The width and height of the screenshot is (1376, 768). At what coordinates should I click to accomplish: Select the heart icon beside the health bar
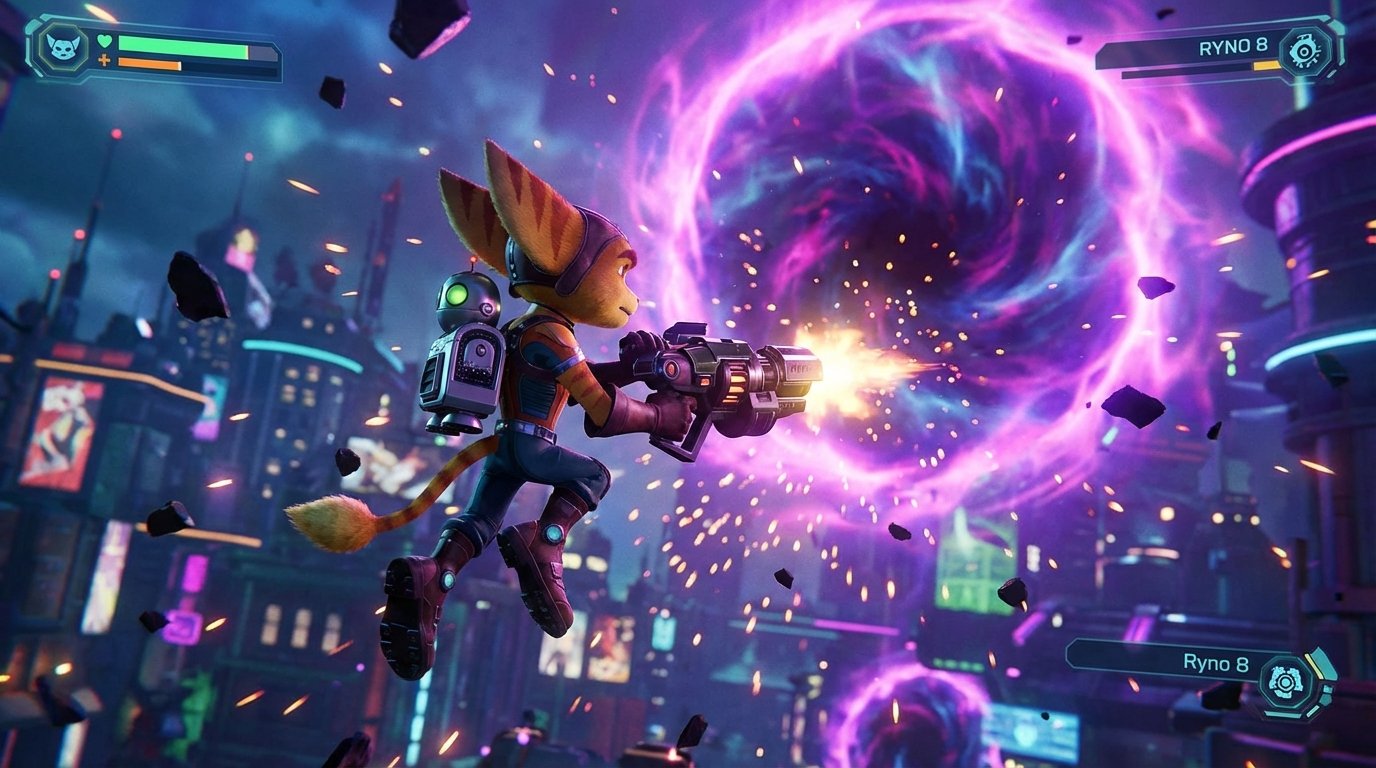pos(105,41)
